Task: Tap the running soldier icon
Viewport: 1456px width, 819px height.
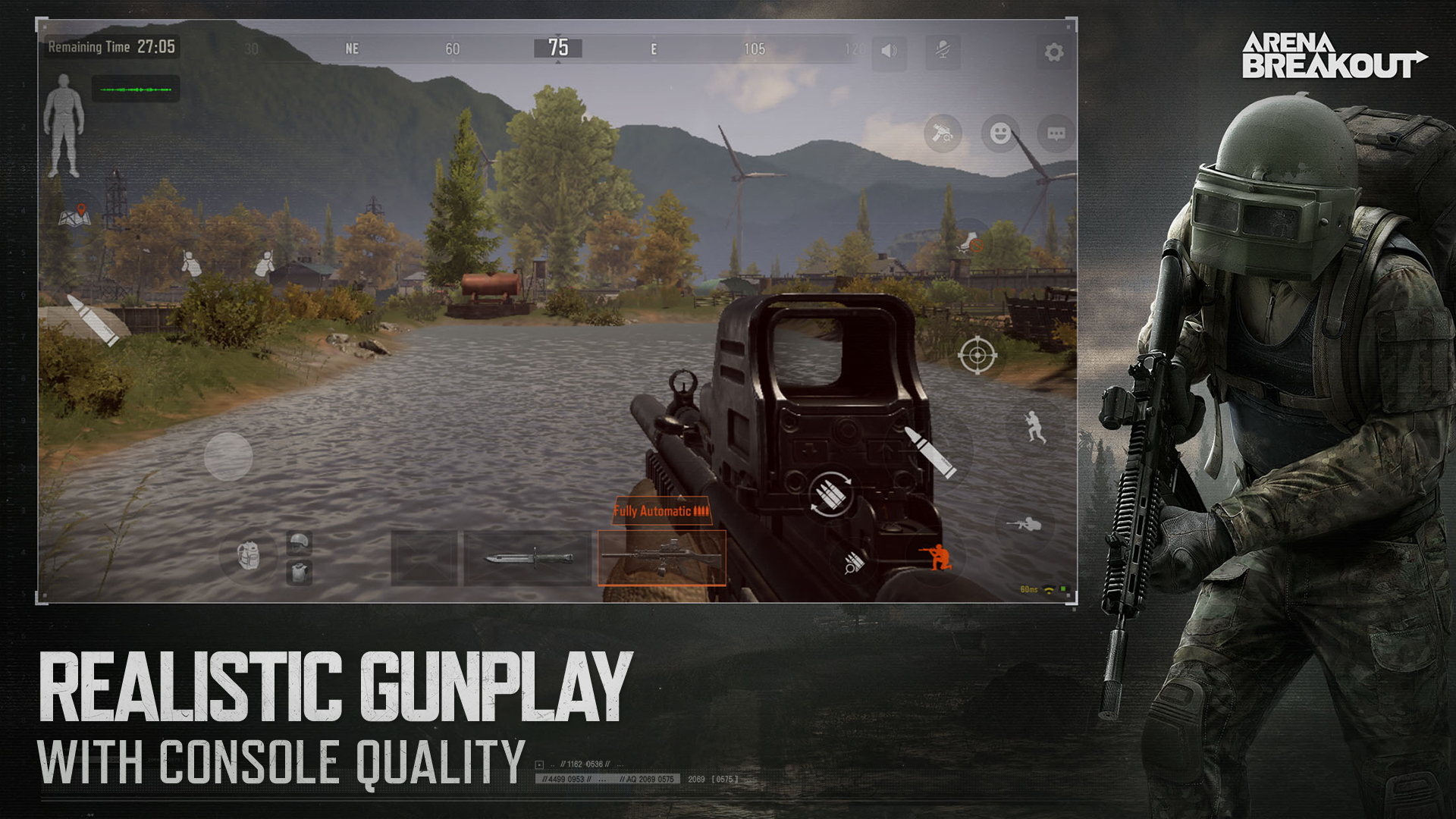Action: coord(1034,427)
